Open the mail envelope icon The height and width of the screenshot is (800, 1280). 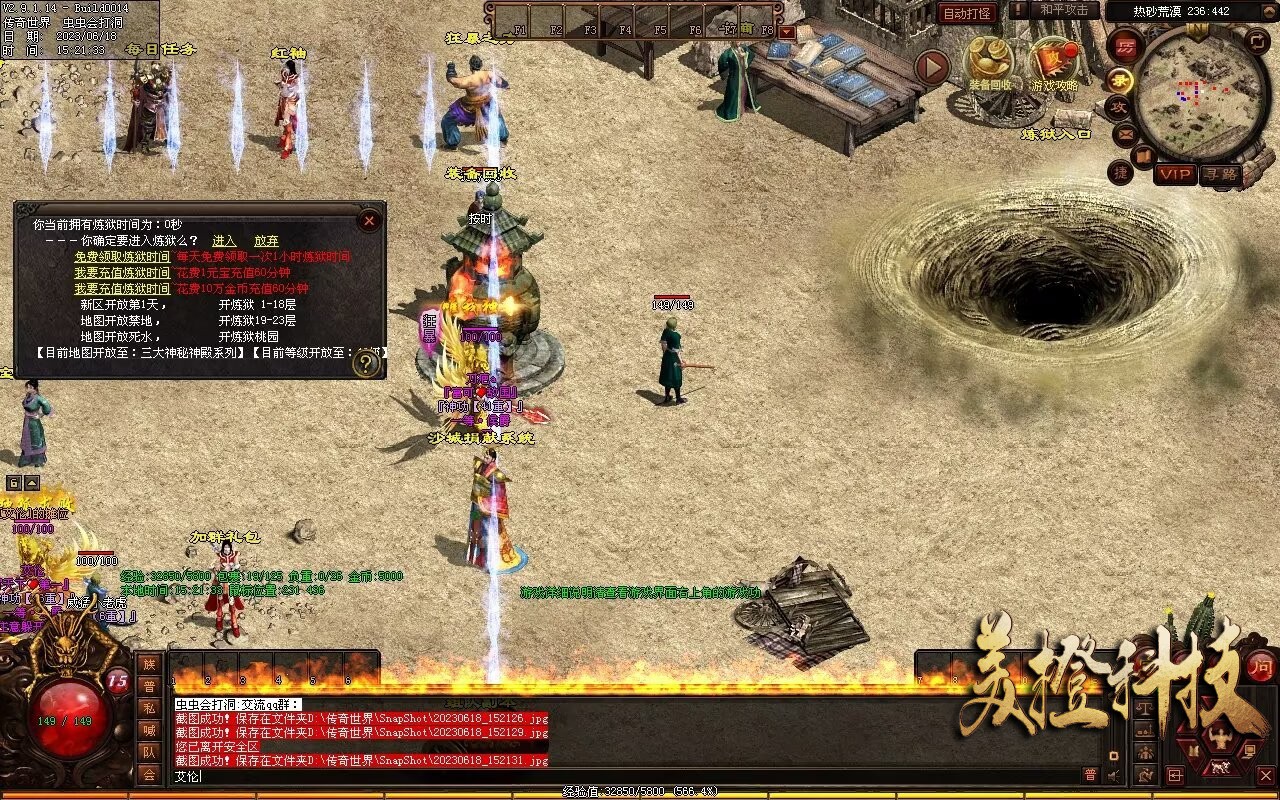pos(1126,133)
